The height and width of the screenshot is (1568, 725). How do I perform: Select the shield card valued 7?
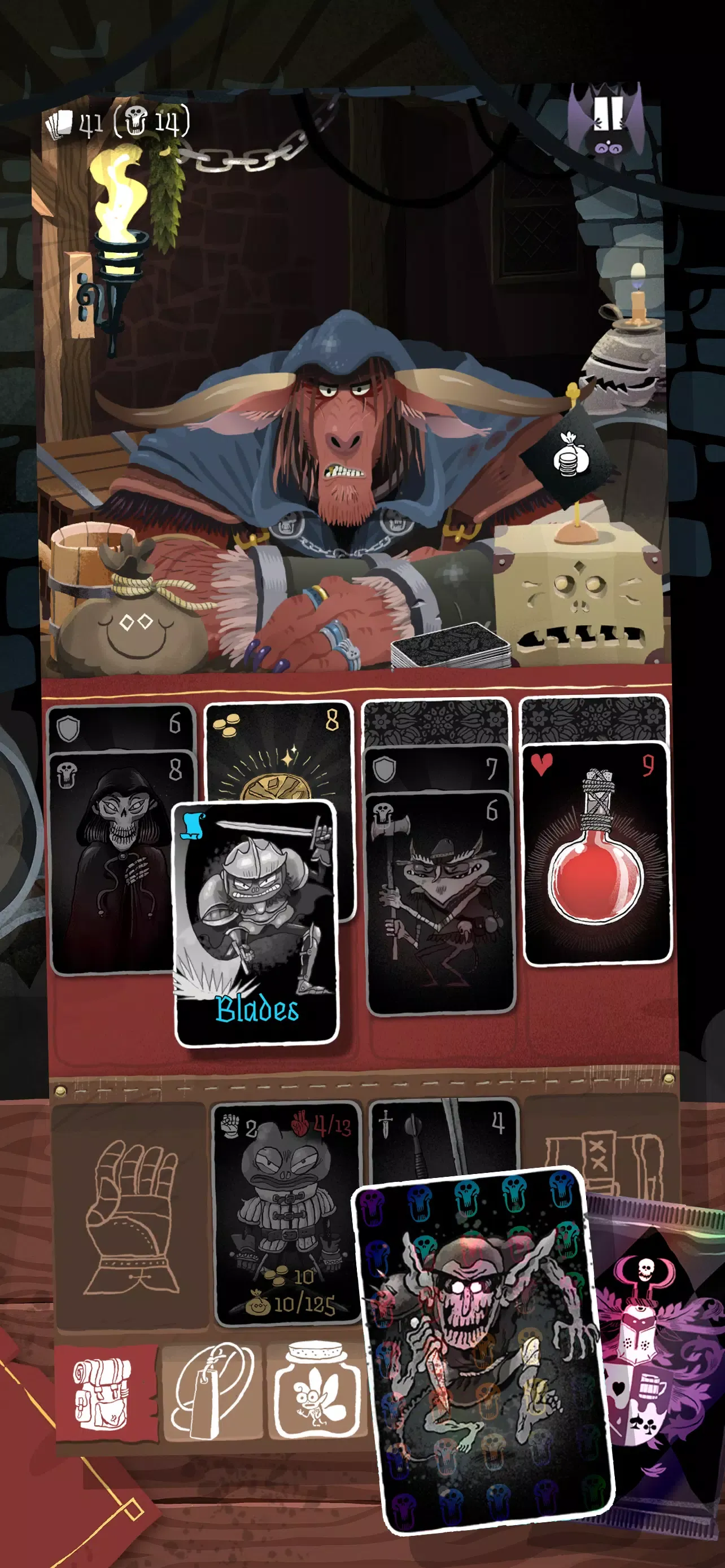coord(438,768)
